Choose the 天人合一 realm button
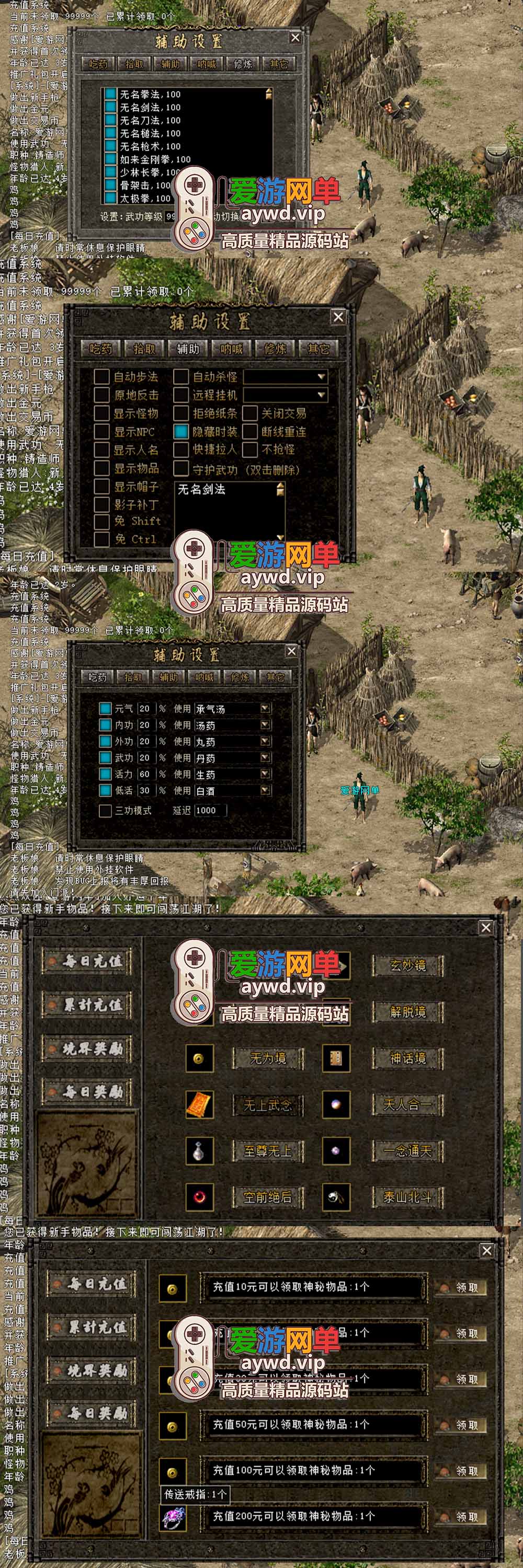The image size is (523, 1568). 407,1105
